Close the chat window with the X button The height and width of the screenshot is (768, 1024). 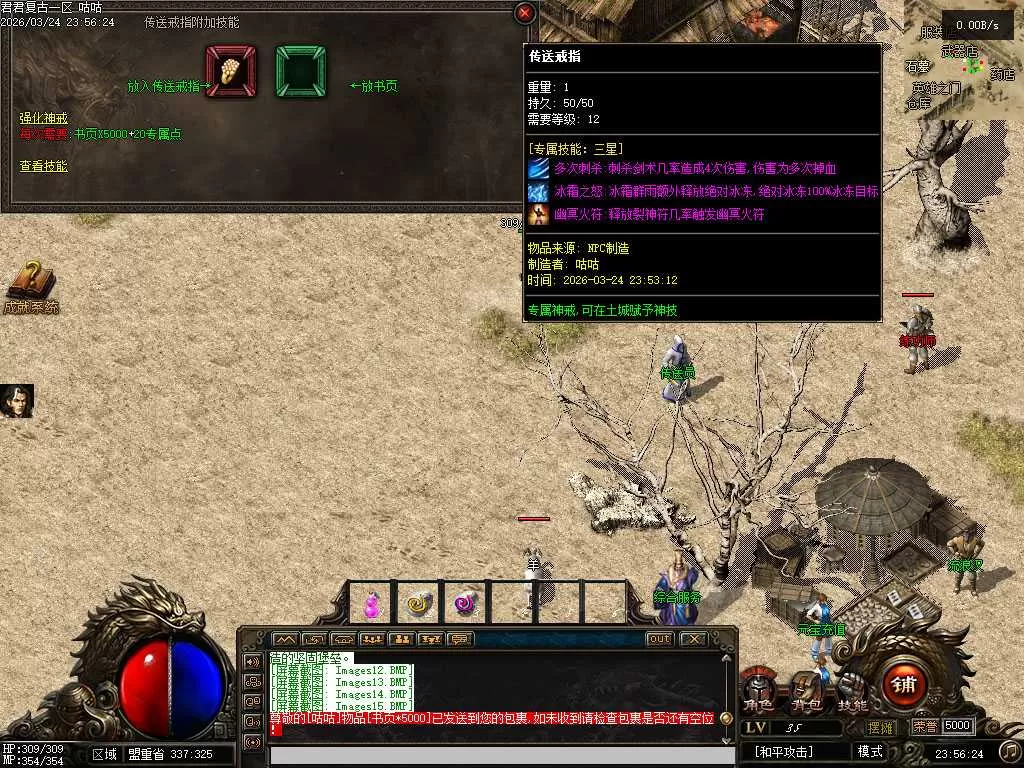[x=693, y=639]
